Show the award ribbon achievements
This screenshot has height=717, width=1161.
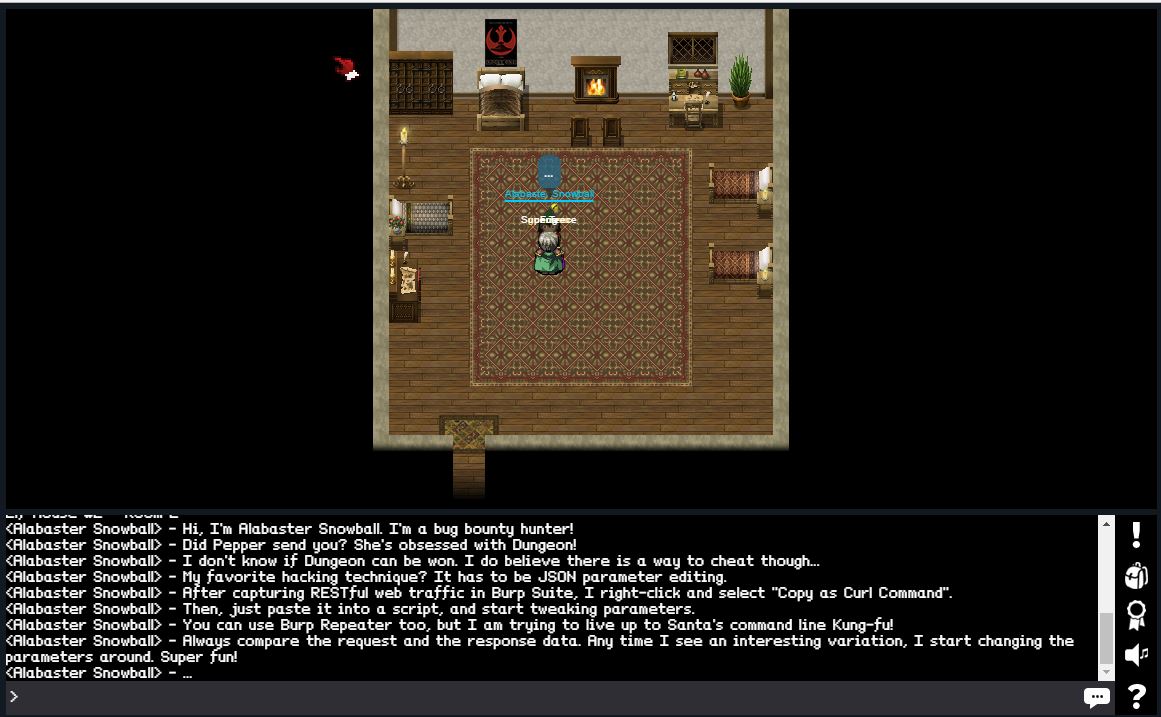1136,615
